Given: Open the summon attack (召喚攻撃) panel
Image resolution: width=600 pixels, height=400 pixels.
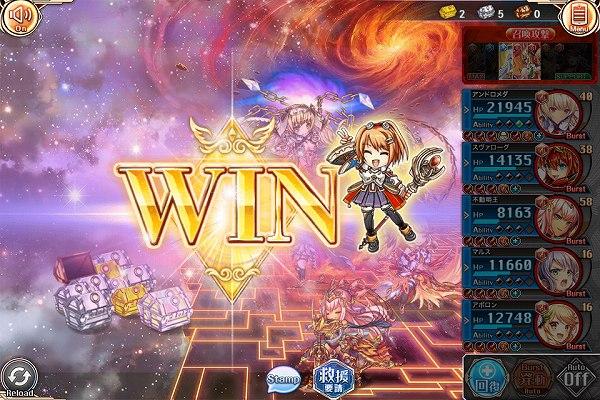Looking at the screenshot, I should click(530, 58).
